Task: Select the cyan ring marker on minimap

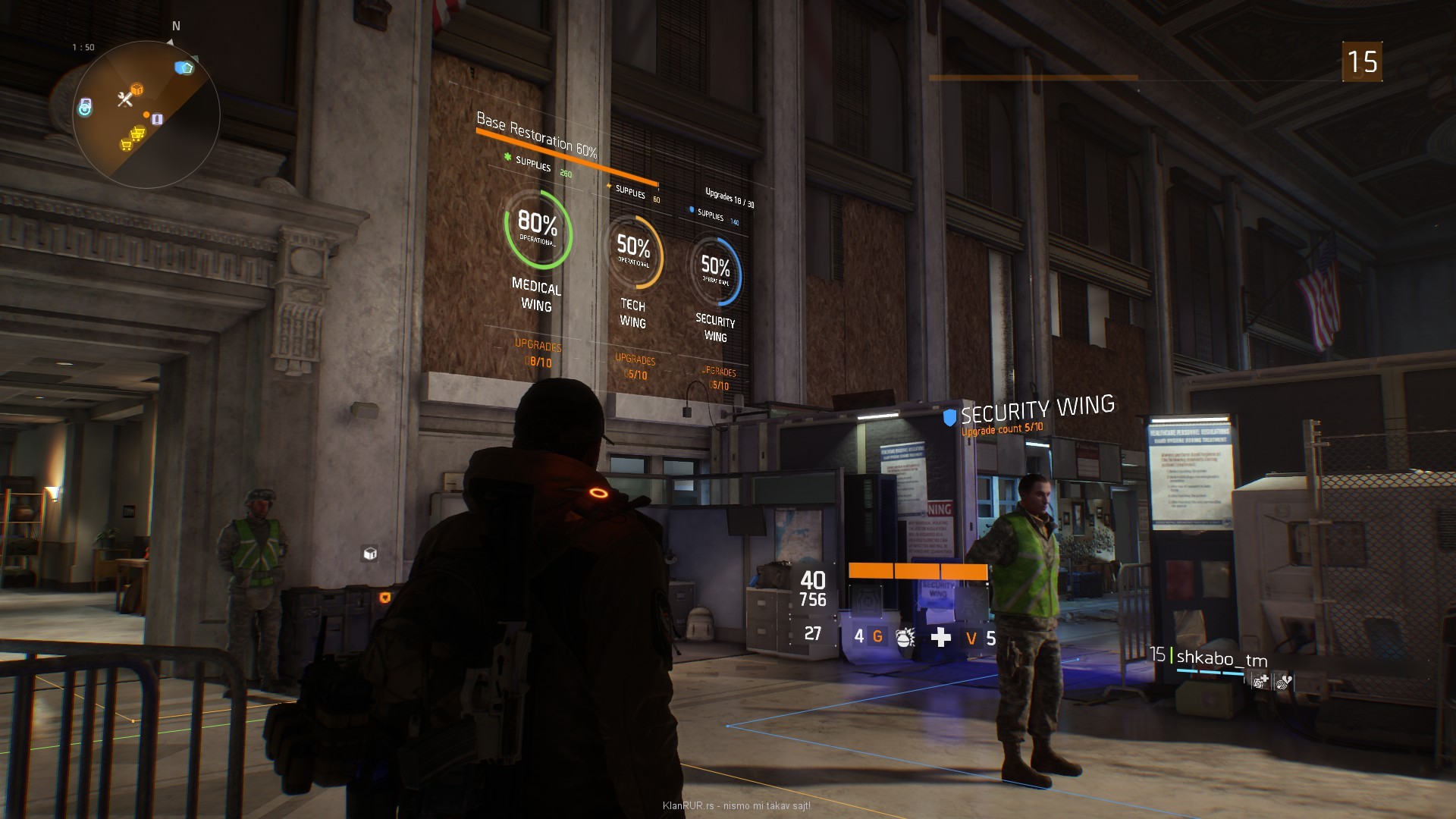Action: click(x=85, y=108)
